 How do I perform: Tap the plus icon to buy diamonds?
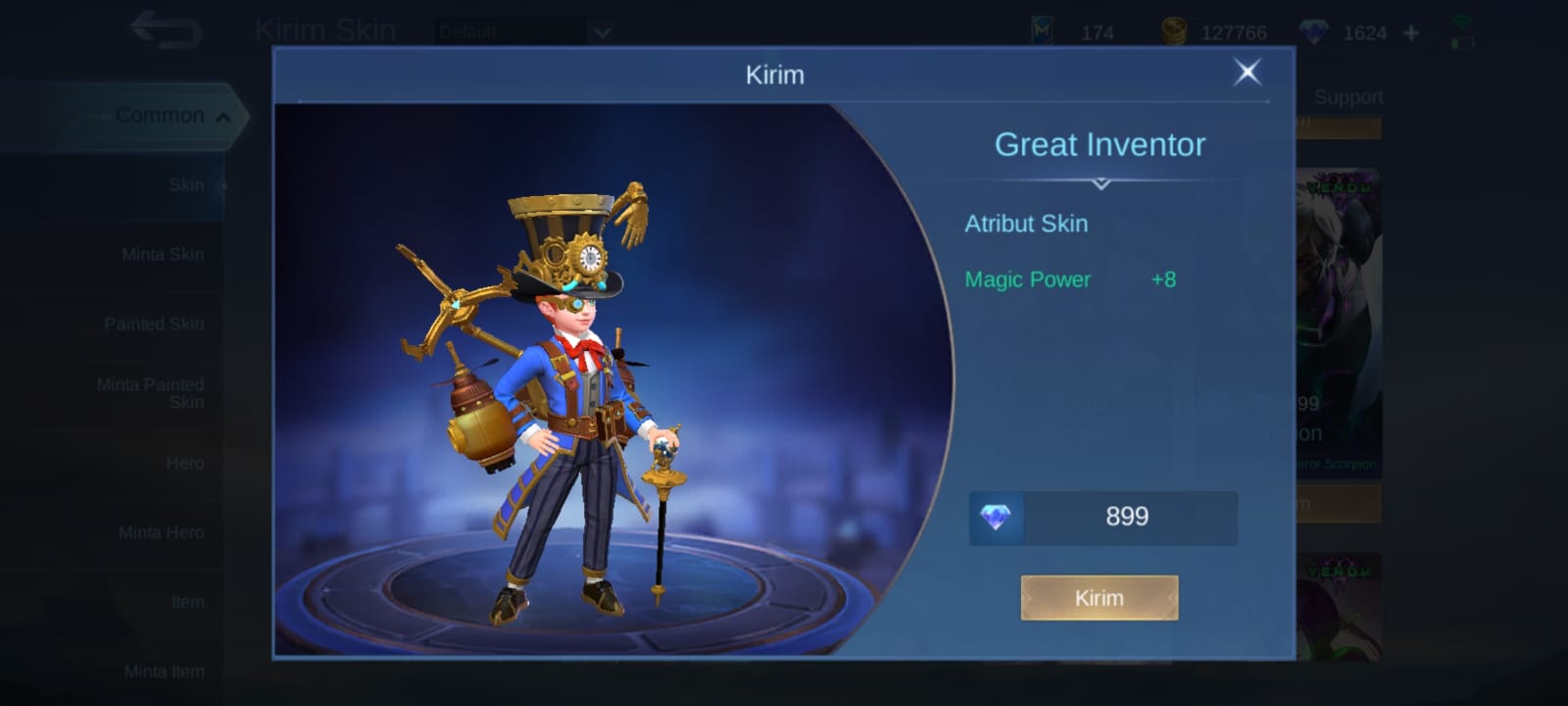coord(1411,31)
